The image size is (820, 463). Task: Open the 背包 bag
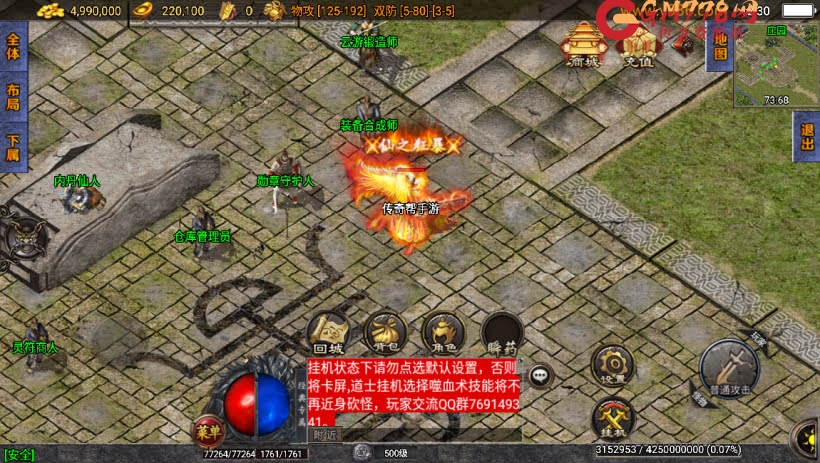[384, 334]
